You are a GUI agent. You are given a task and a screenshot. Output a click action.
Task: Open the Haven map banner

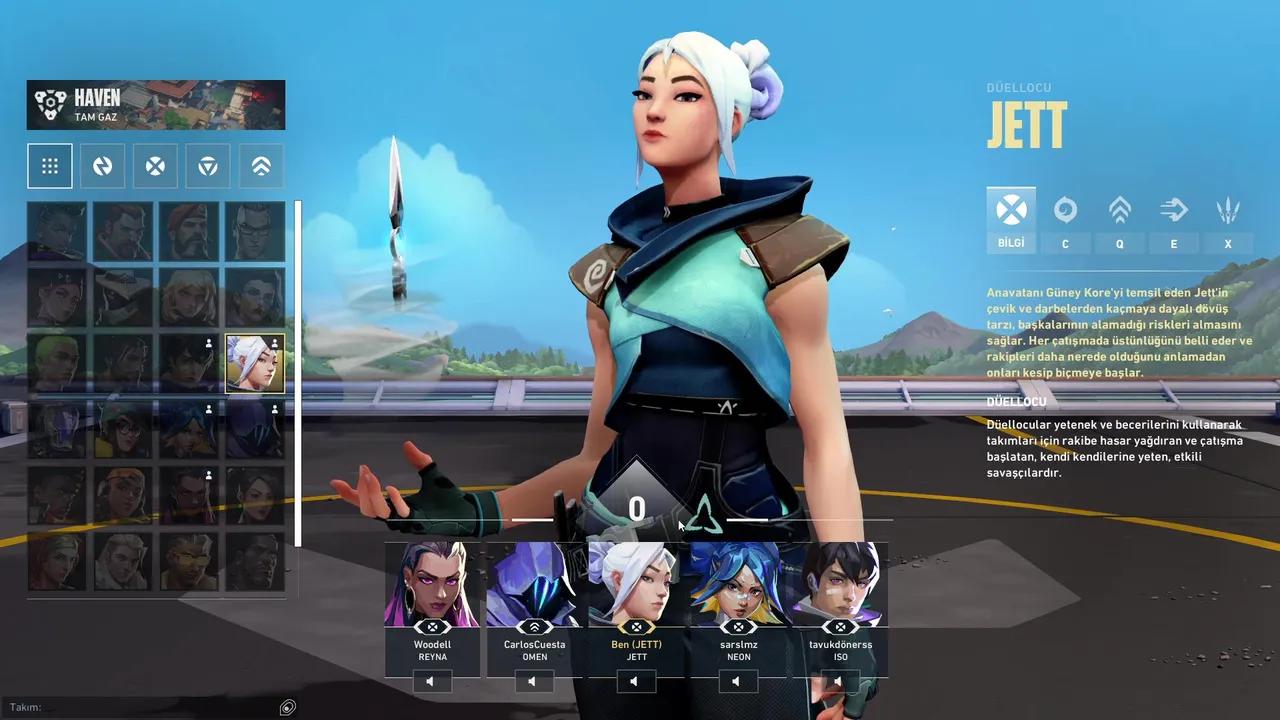click(x=155, y=104)
